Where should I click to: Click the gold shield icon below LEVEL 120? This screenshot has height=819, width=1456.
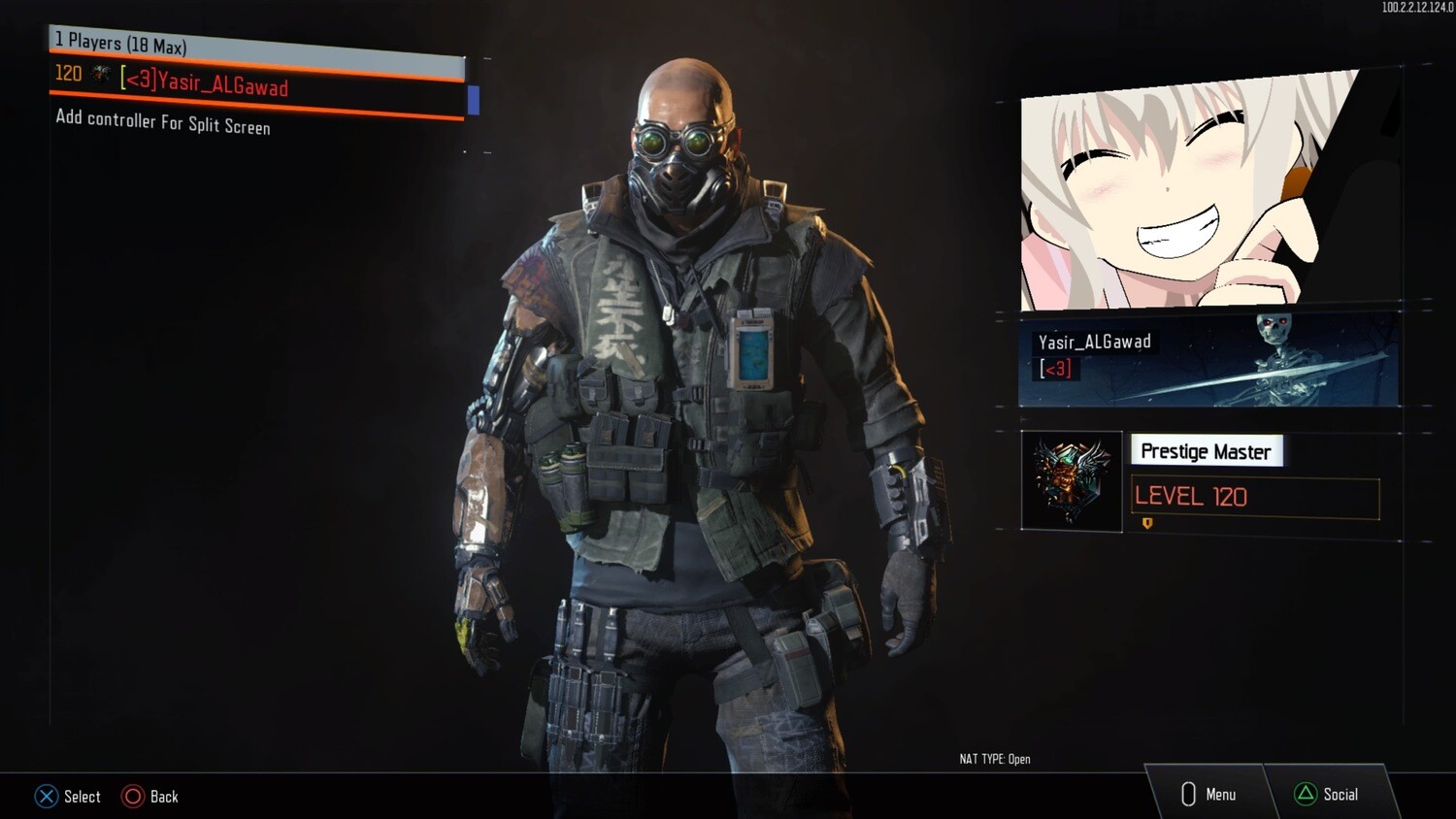point(1146,524)
